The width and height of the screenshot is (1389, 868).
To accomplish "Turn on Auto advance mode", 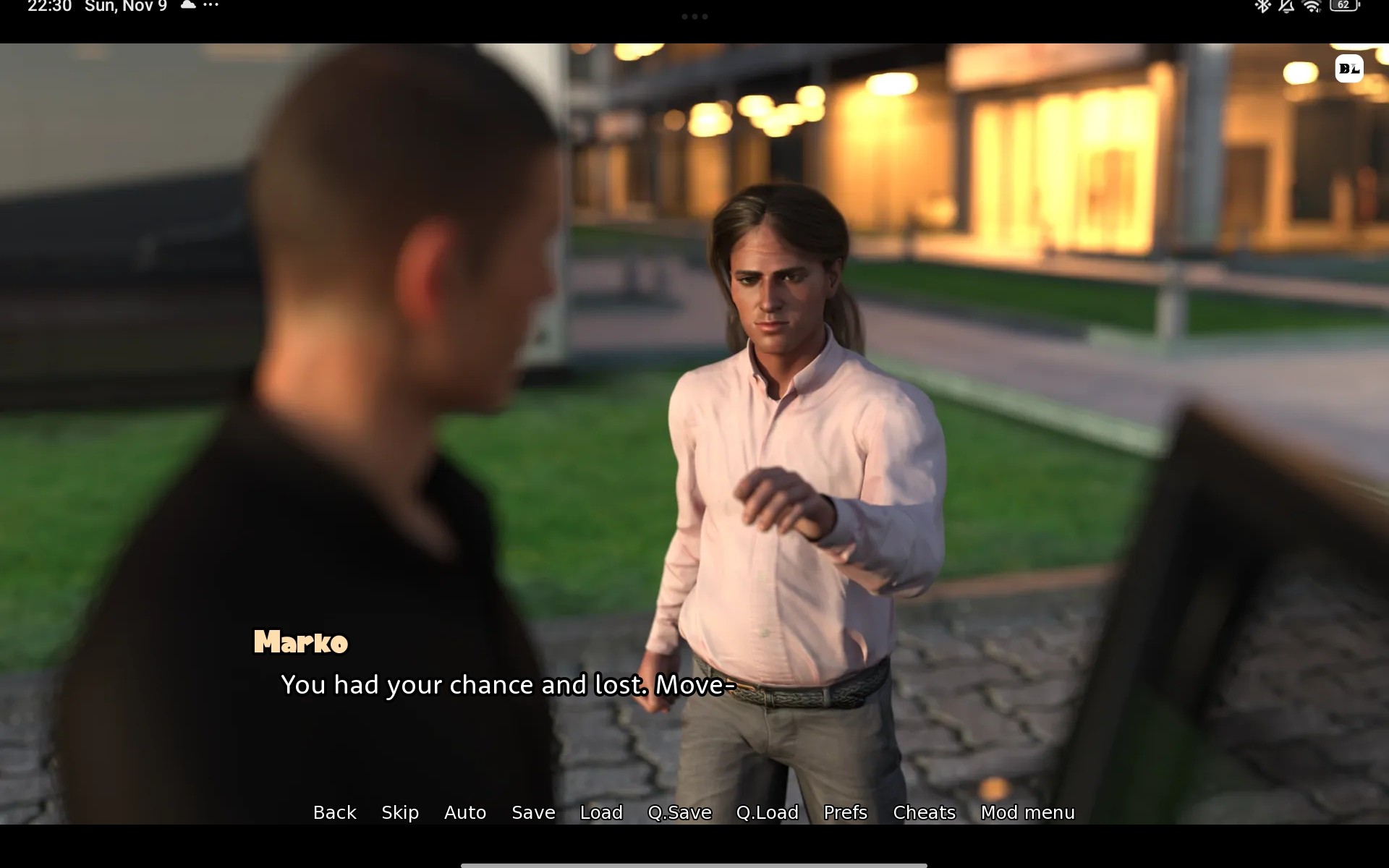I will point(465,812).
